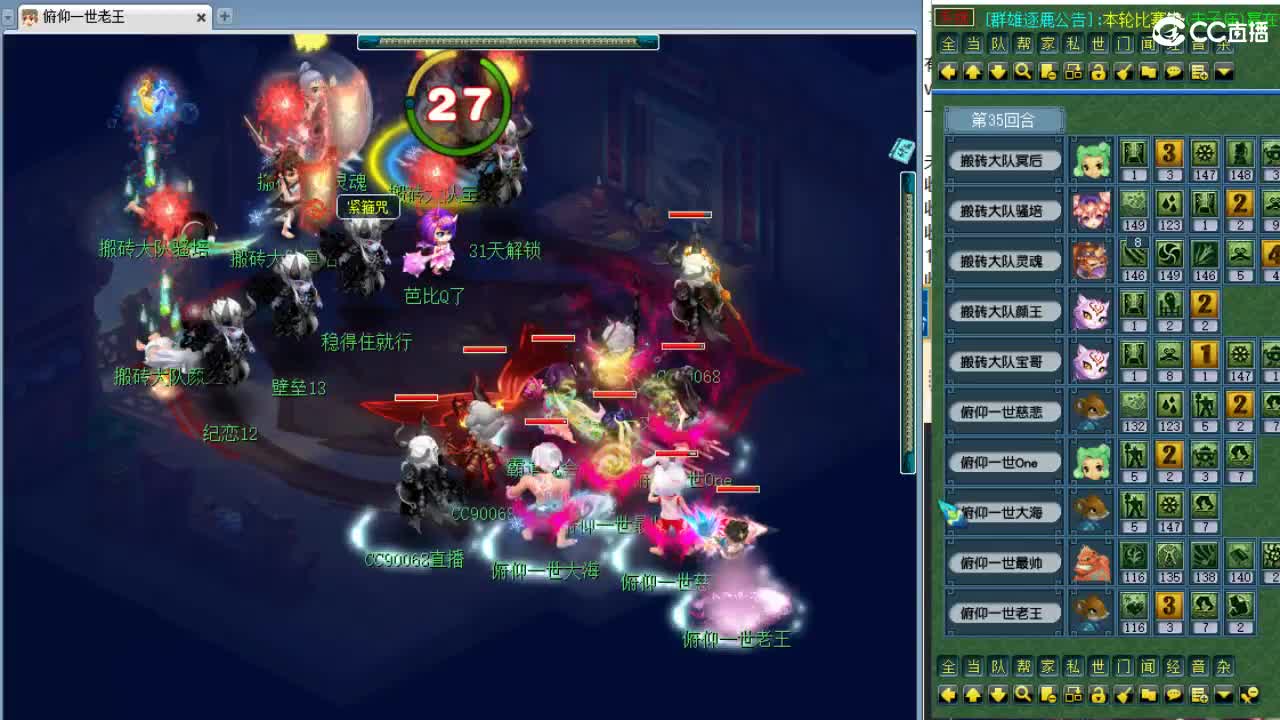
Task: Toggle the chat lock icon in top toolbar
Action: click(x=1098, y=71)
